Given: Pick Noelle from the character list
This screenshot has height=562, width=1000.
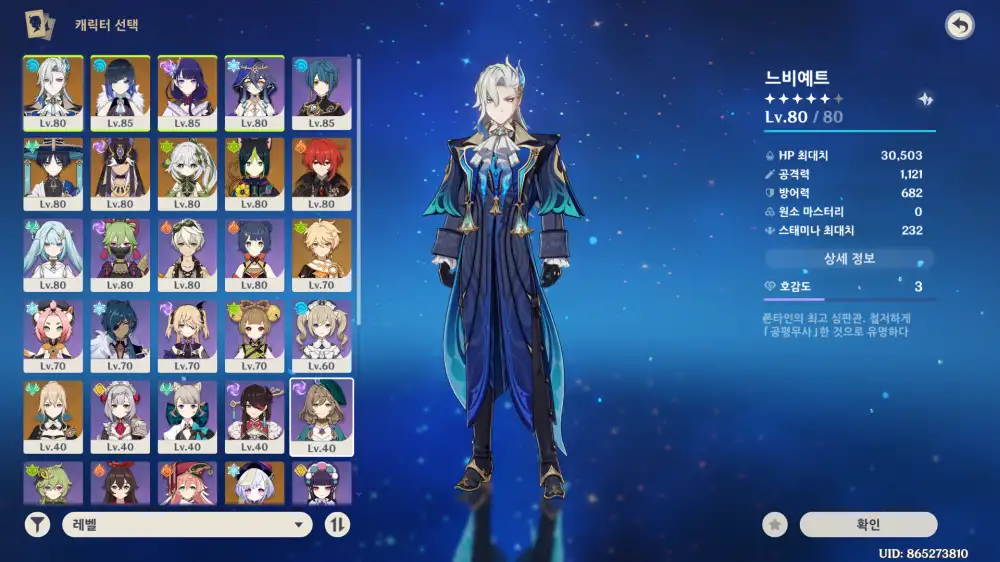Looking at the screenshot, I should [x=121, y=417].
